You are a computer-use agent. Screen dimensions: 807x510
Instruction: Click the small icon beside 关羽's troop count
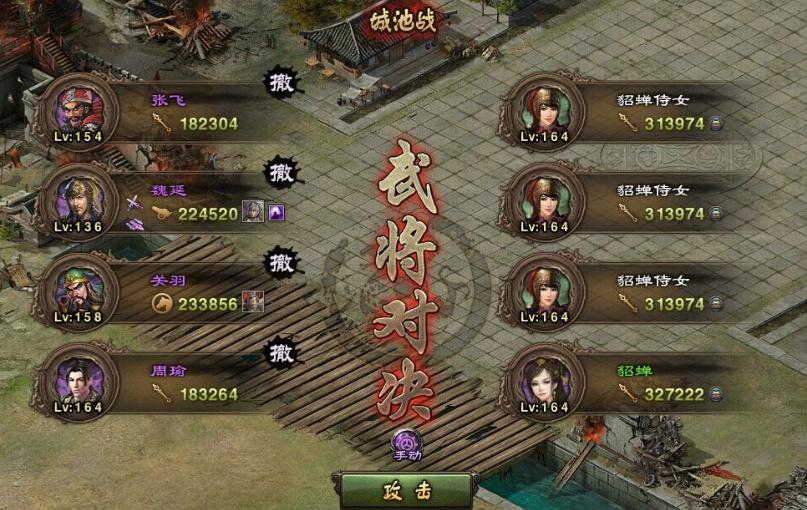pyautogui.click(x=253, y=302)
